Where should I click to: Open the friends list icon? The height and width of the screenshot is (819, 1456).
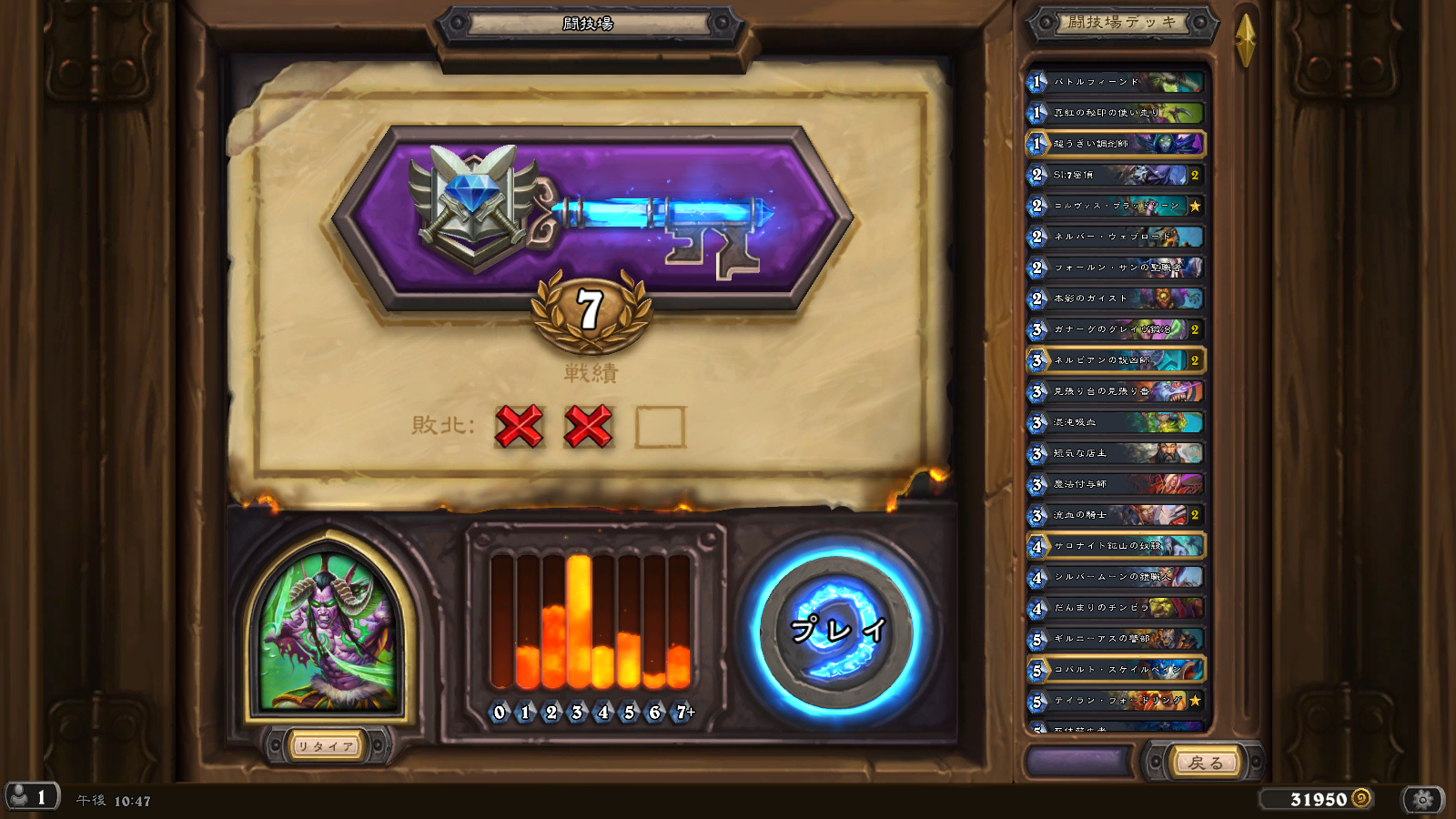[31, 797]
